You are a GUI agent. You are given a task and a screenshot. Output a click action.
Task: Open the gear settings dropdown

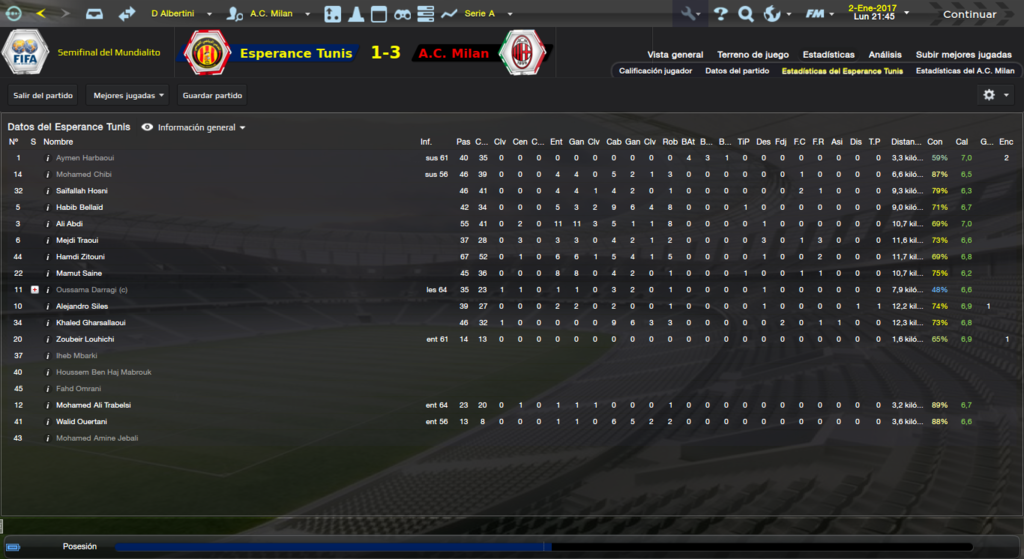point(996,95)
